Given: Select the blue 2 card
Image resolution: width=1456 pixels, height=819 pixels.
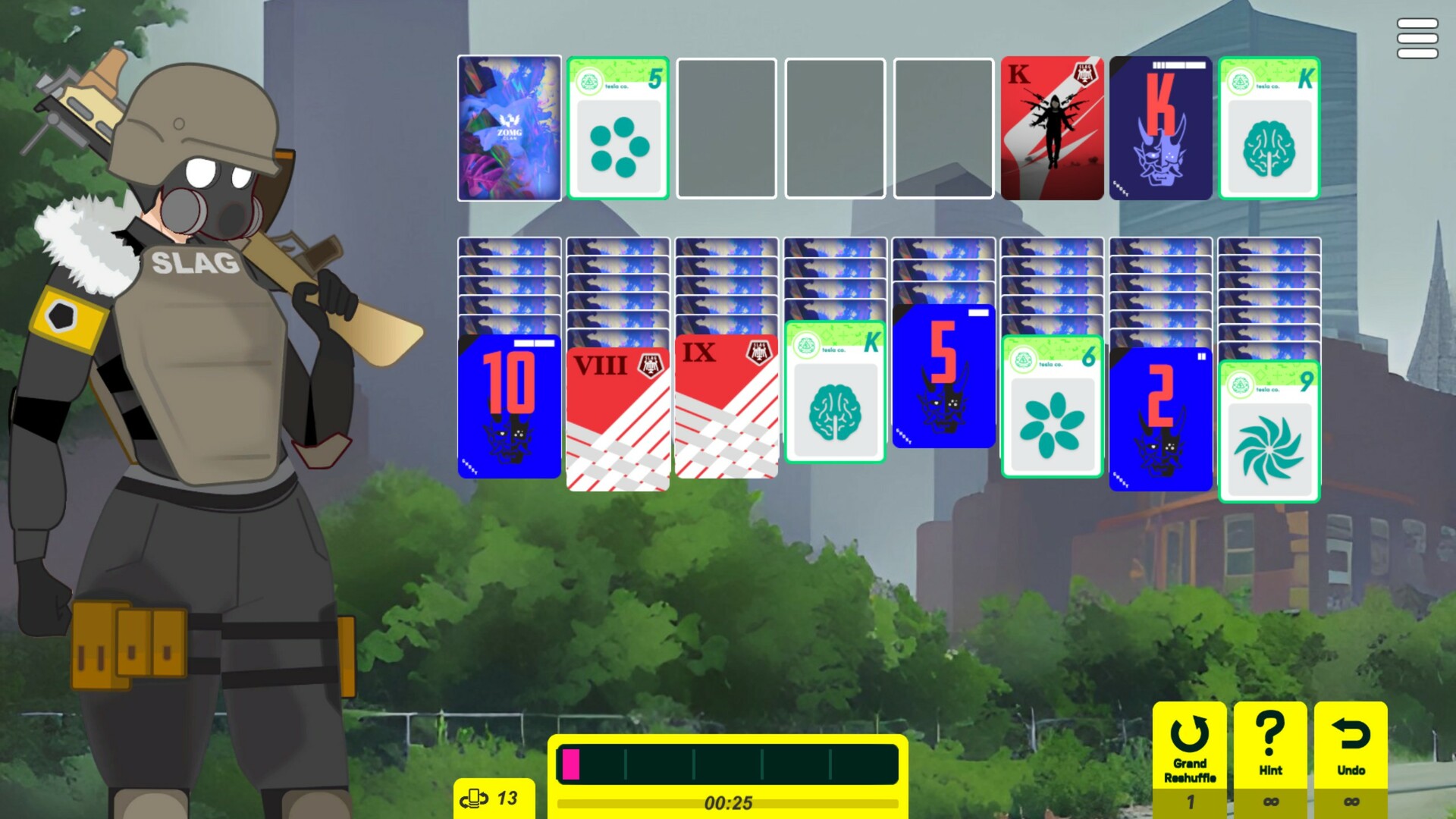Looking at the screenshot, I should pyautogui.click(x=1160, y=417).
